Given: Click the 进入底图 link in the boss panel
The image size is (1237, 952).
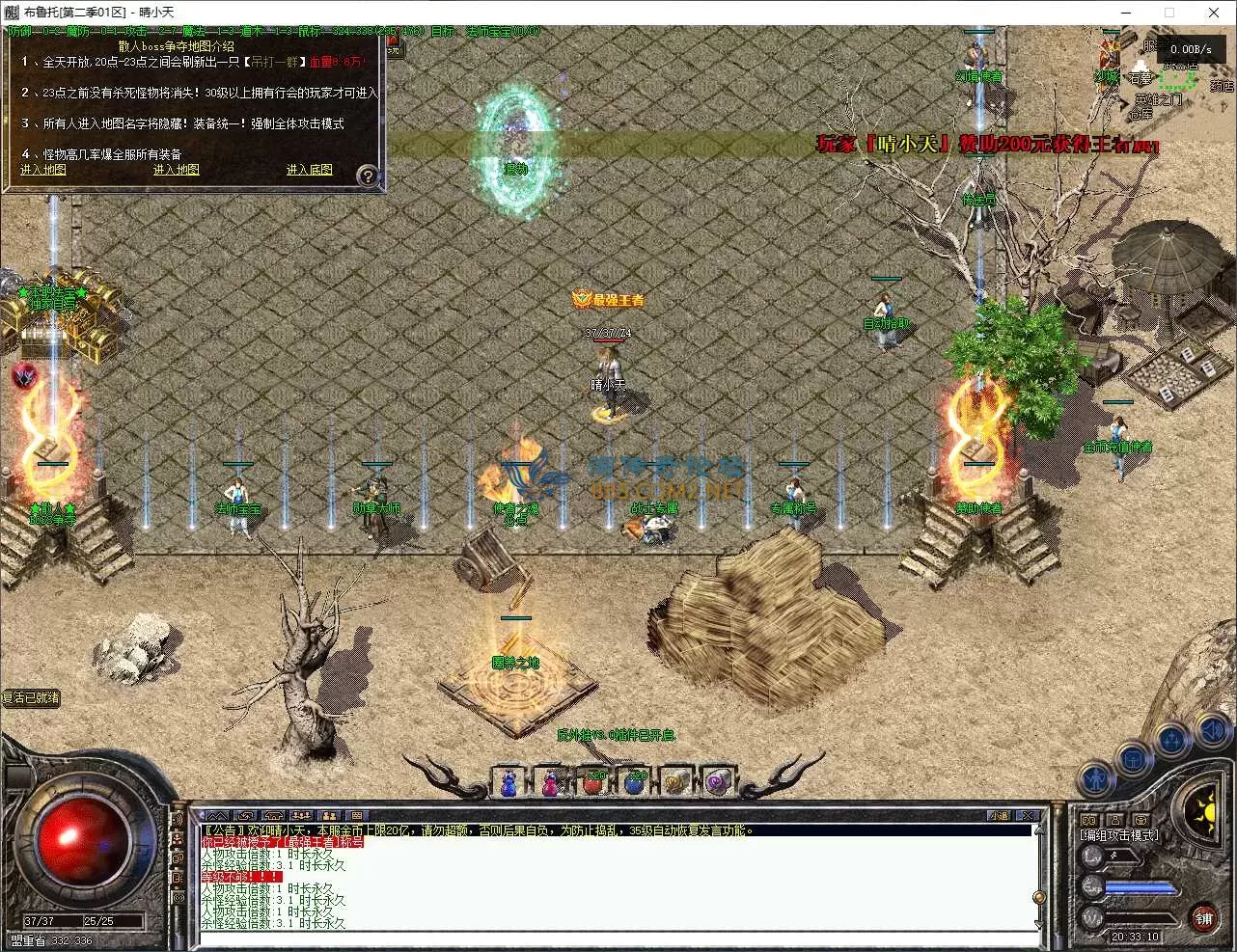Looking at the screenshot, I should point(309,170).
